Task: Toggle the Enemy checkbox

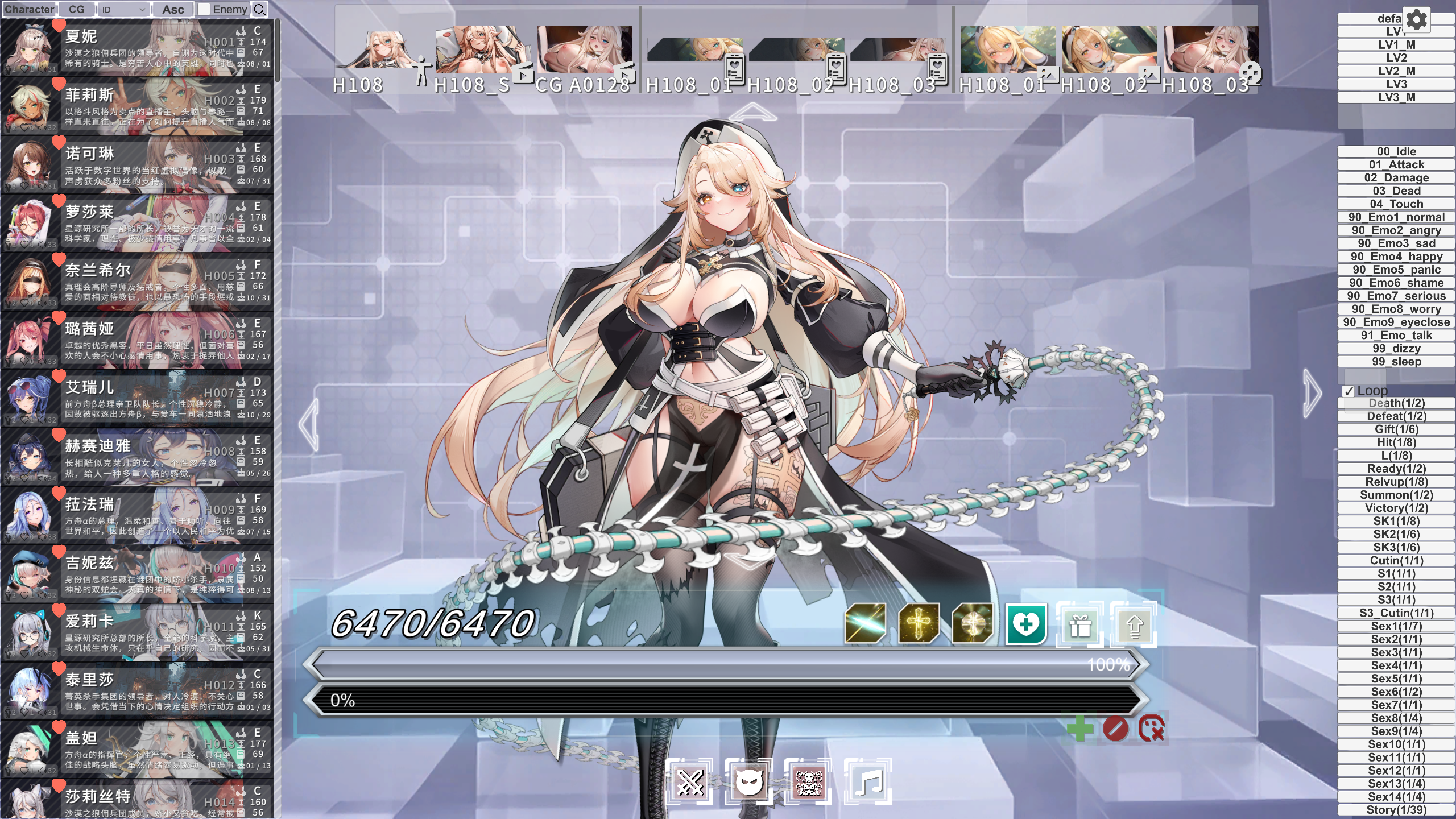Action: pyautogui.click(x=203, y=9)
